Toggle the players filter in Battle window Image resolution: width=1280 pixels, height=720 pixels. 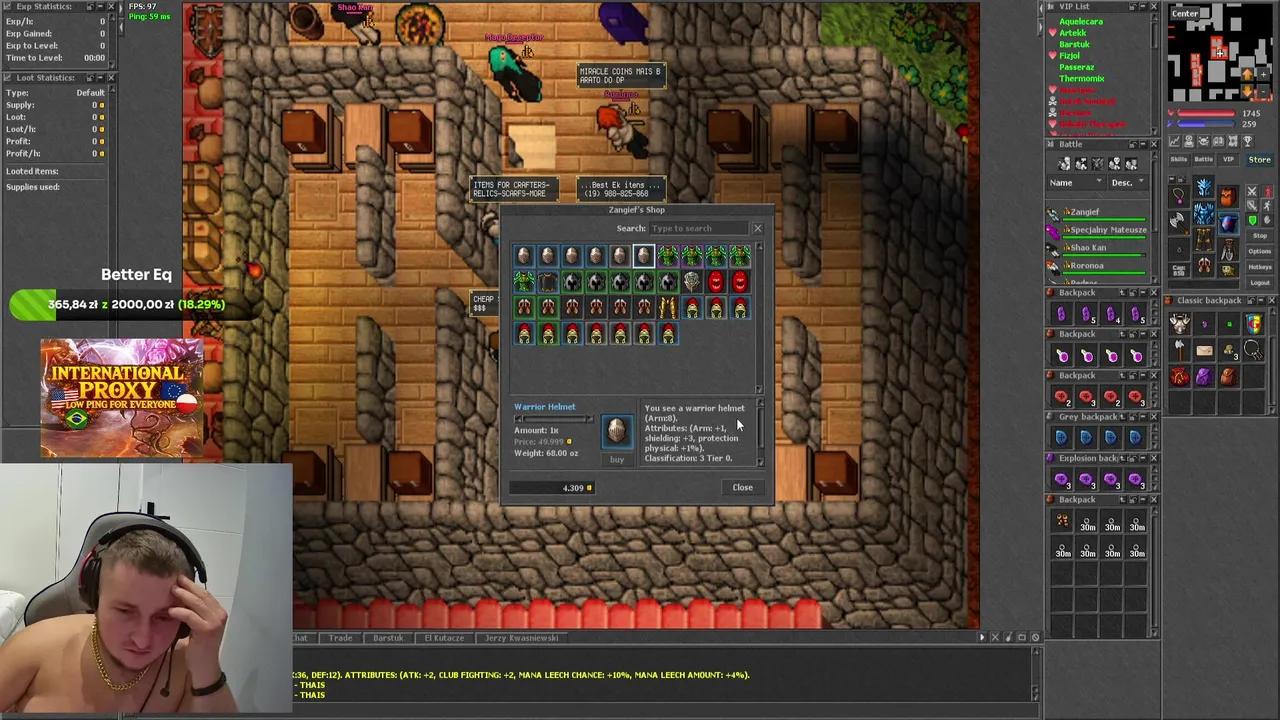[x=1064, y=163]
